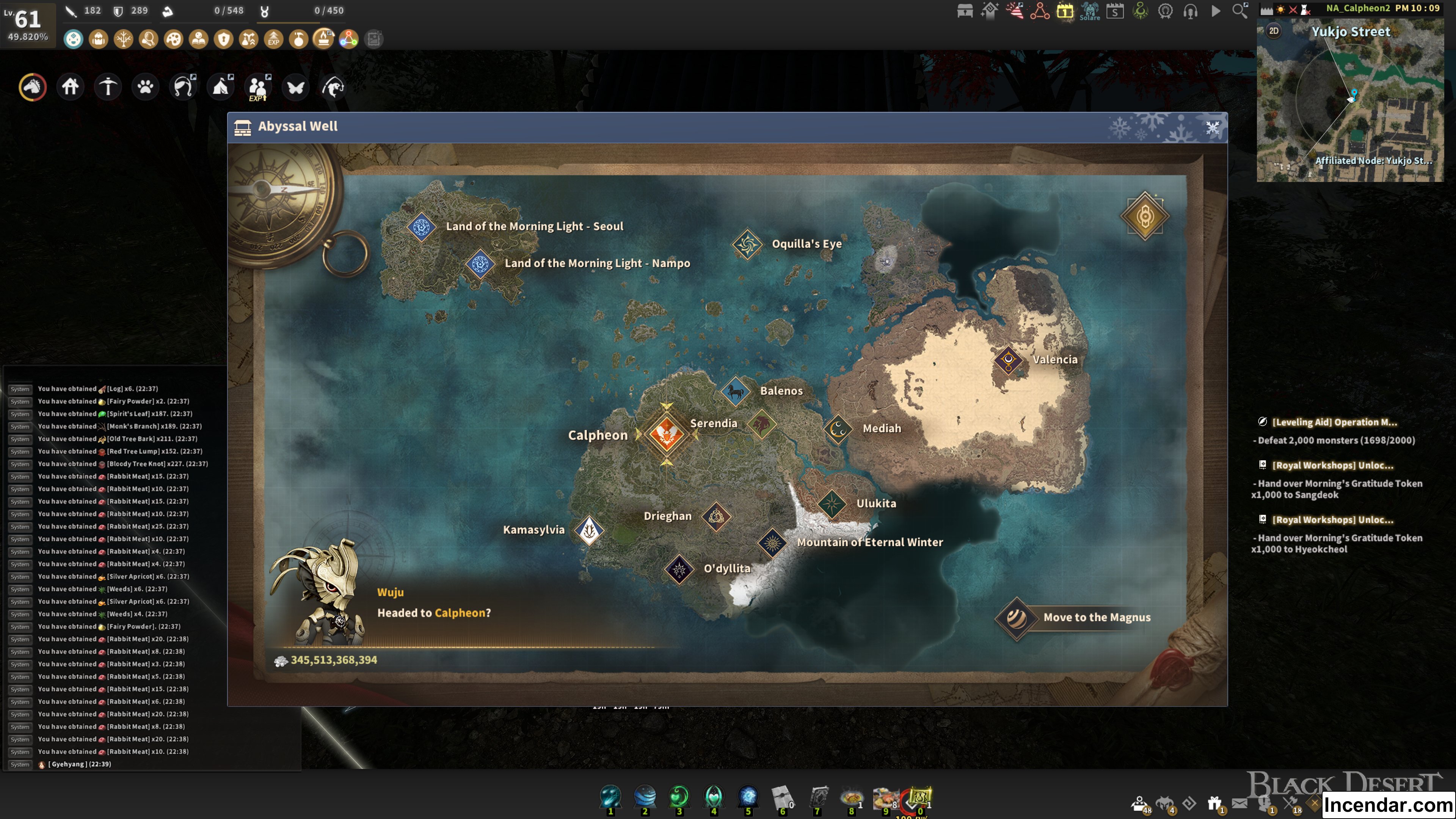Pick the Balenos horse marker
The image size is (1456, 819).
735,391
